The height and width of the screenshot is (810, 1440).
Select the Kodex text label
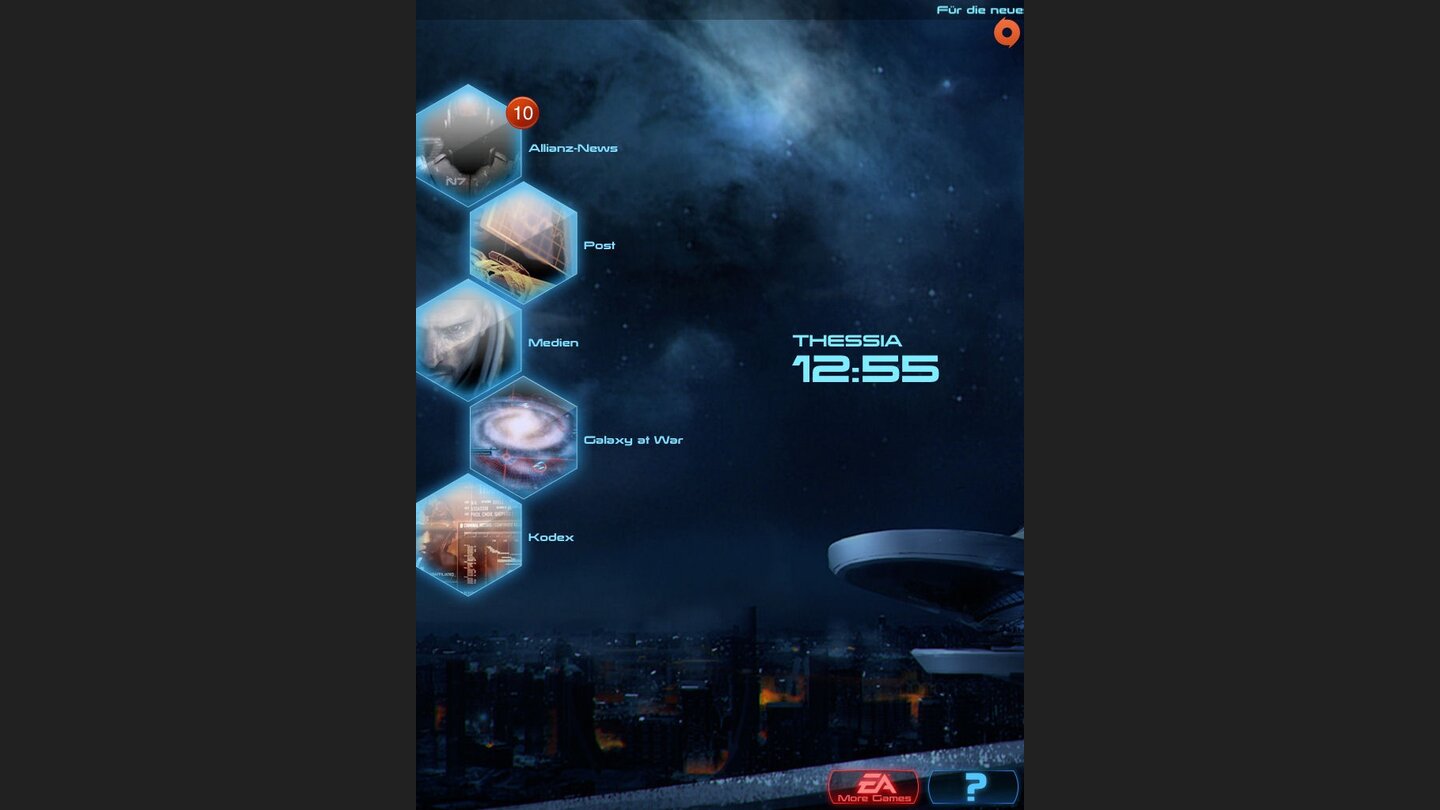click(552, 537)
